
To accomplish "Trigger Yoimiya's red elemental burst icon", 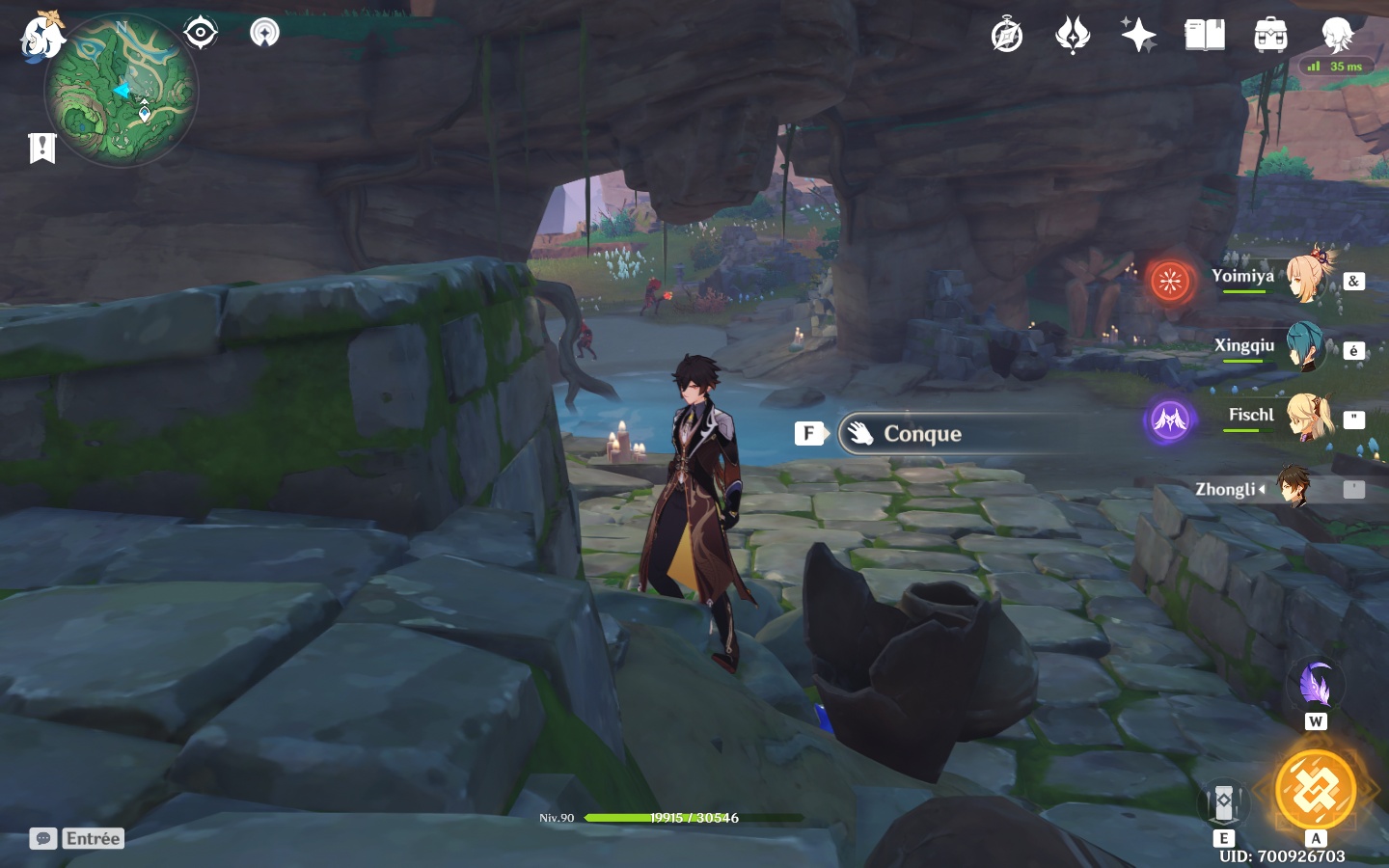I will point(1170,281).
